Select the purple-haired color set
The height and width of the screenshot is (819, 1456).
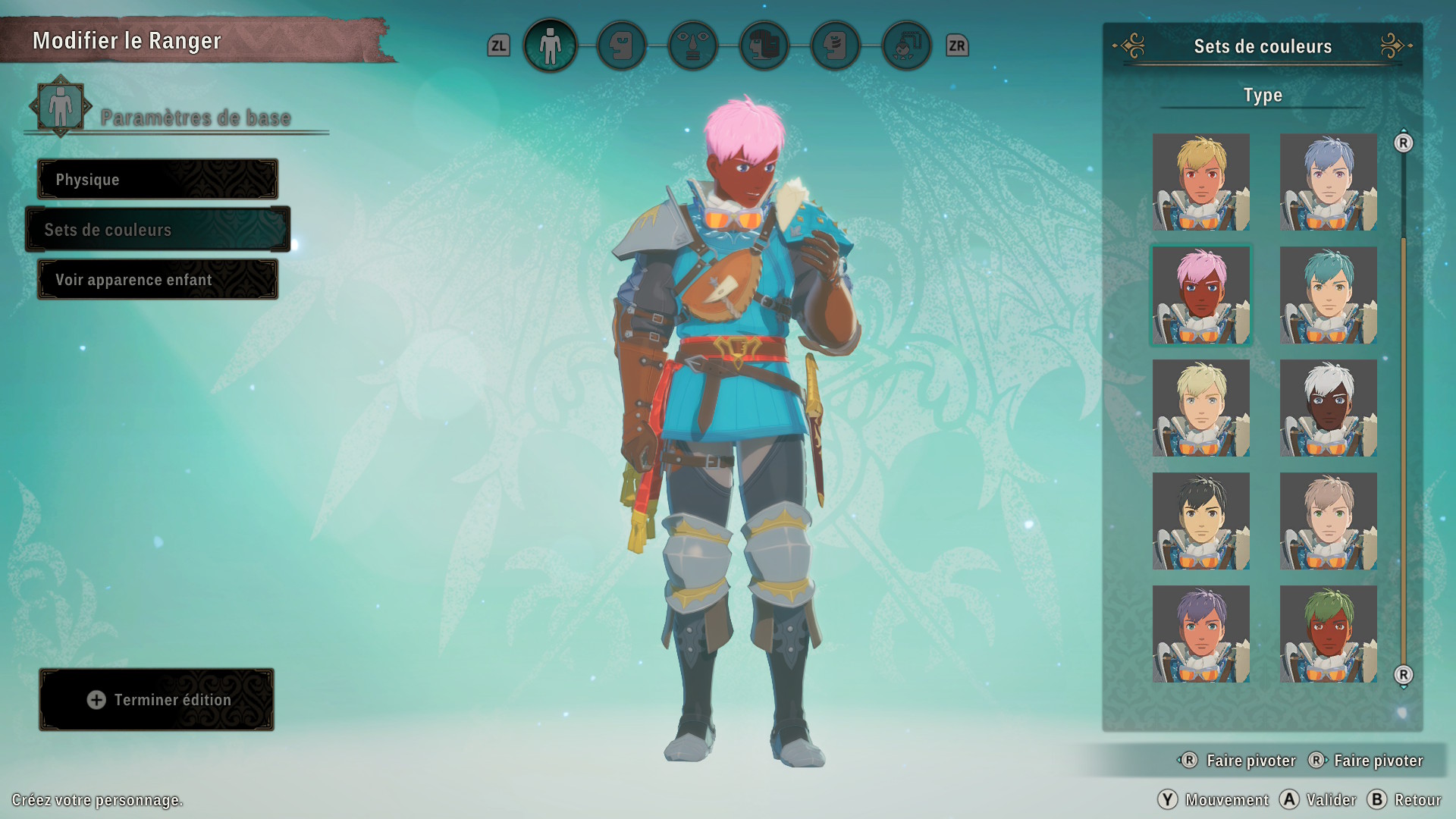(1200, 634)
